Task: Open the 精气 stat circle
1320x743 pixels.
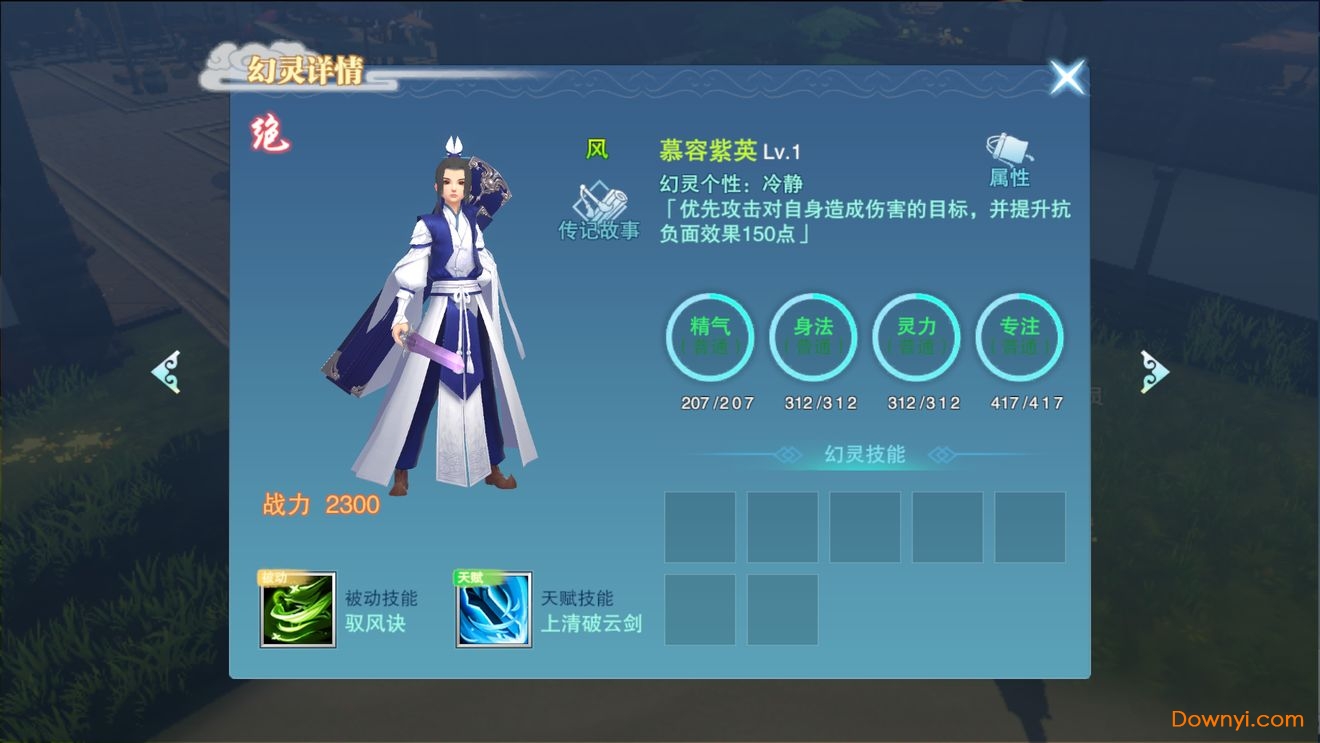Action: (x=711, y=338)
